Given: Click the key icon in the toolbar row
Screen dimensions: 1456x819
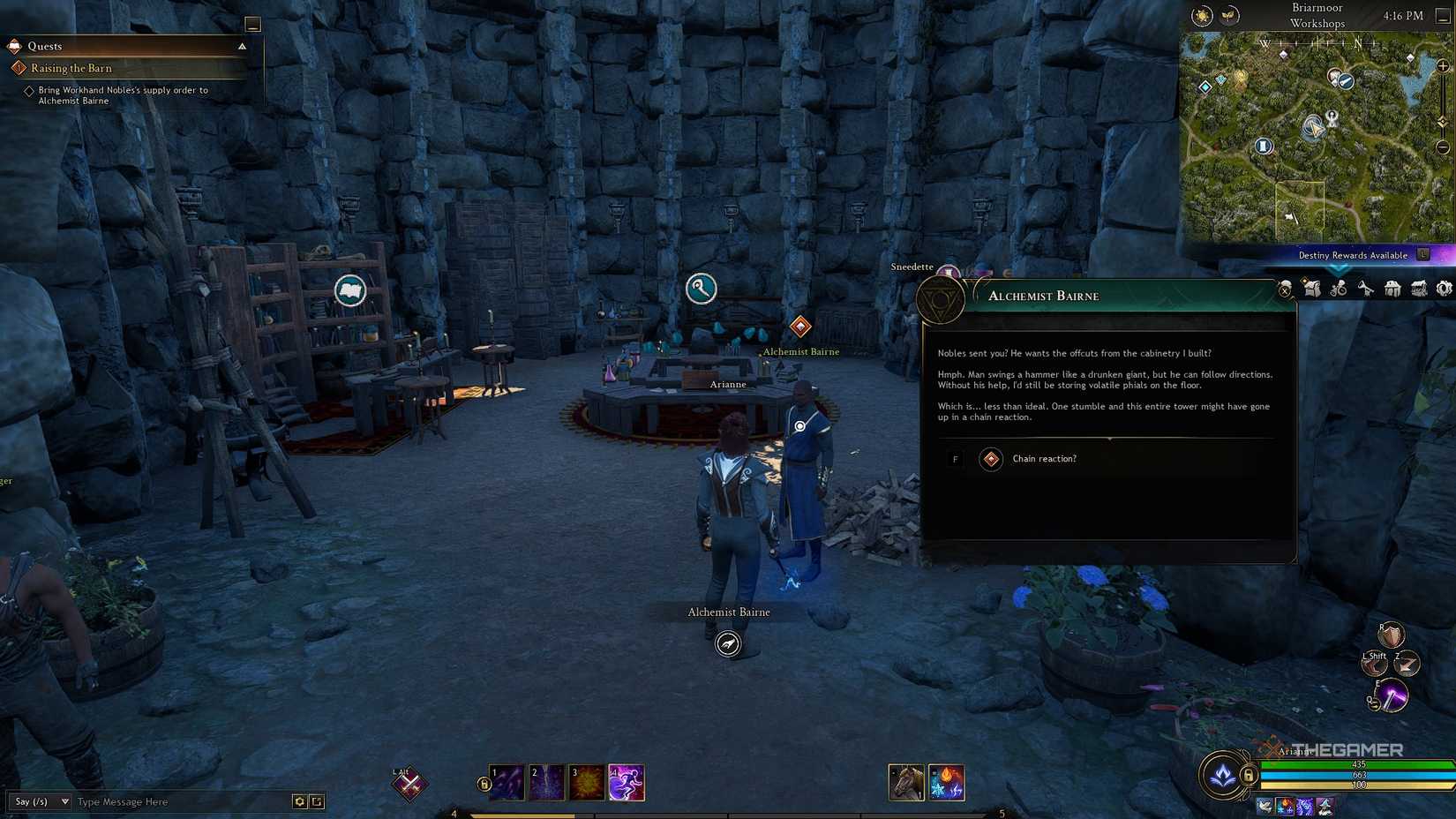Looking at the screenshot, I should click(x=1366, y=289).
